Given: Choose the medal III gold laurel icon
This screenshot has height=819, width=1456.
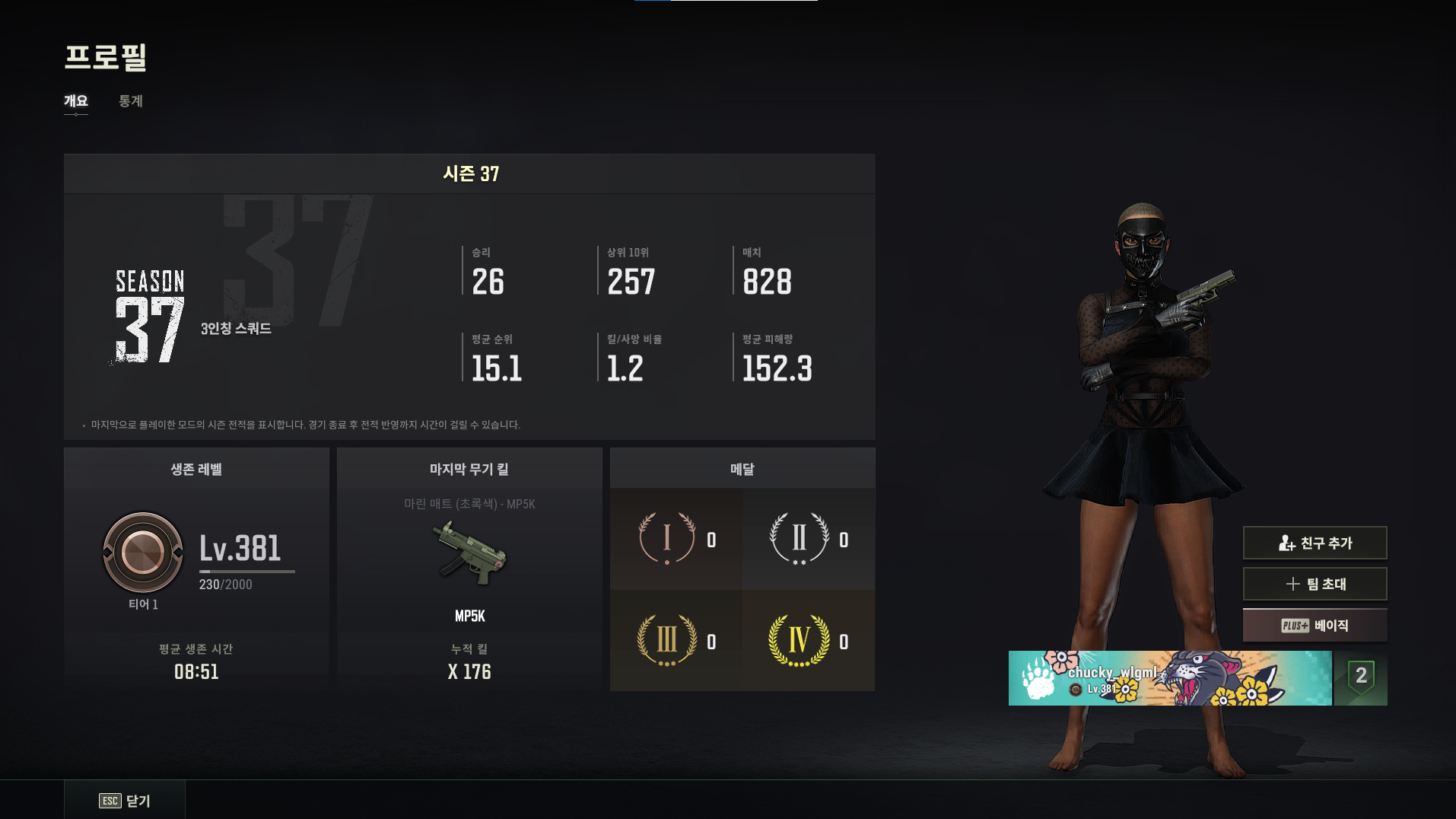Looking at the screenshot, I should pyautogui.click(x=667, y=640).
